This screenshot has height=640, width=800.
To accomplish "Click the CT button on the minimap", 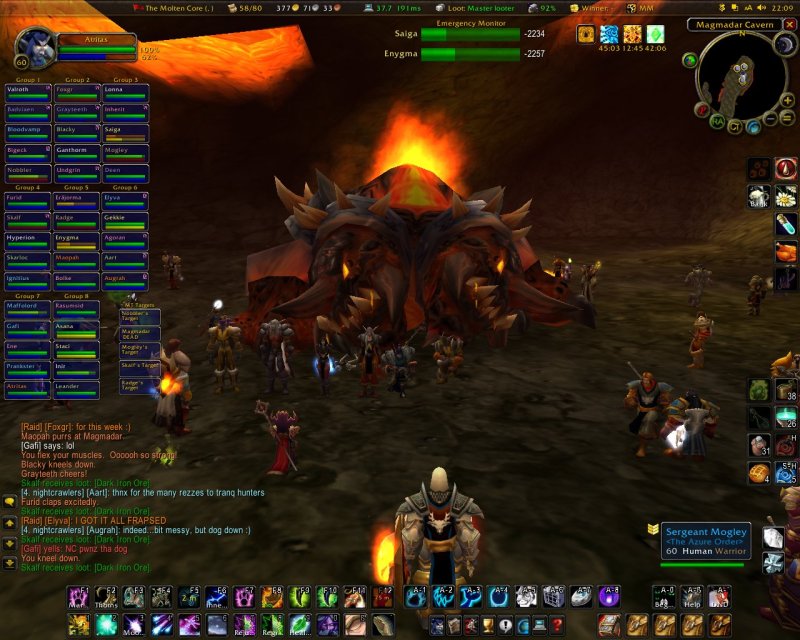I will (735, 127).
